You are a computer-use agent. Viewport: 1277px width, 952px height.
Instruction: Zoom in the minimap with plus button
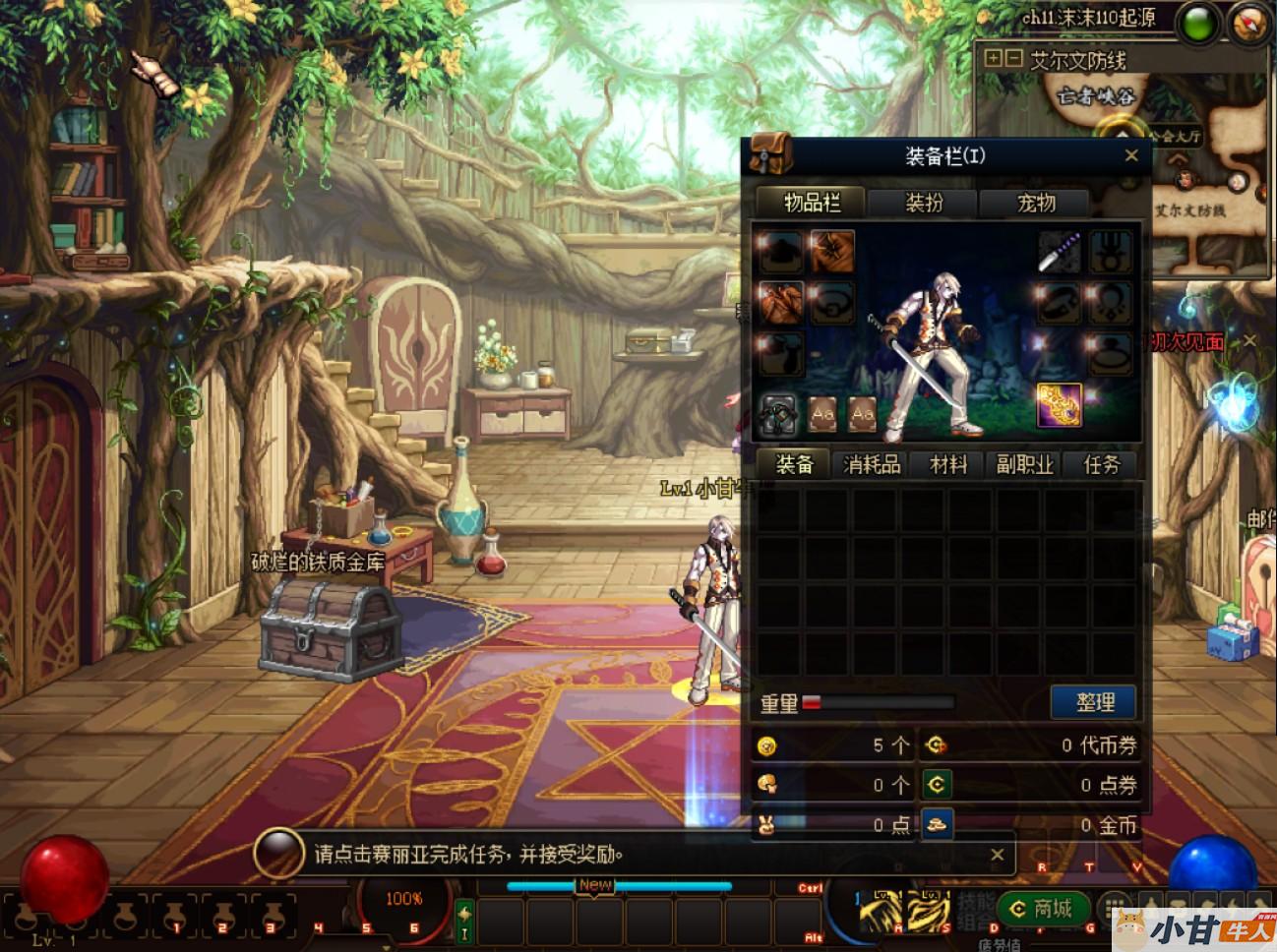click(x=994, y=59)
